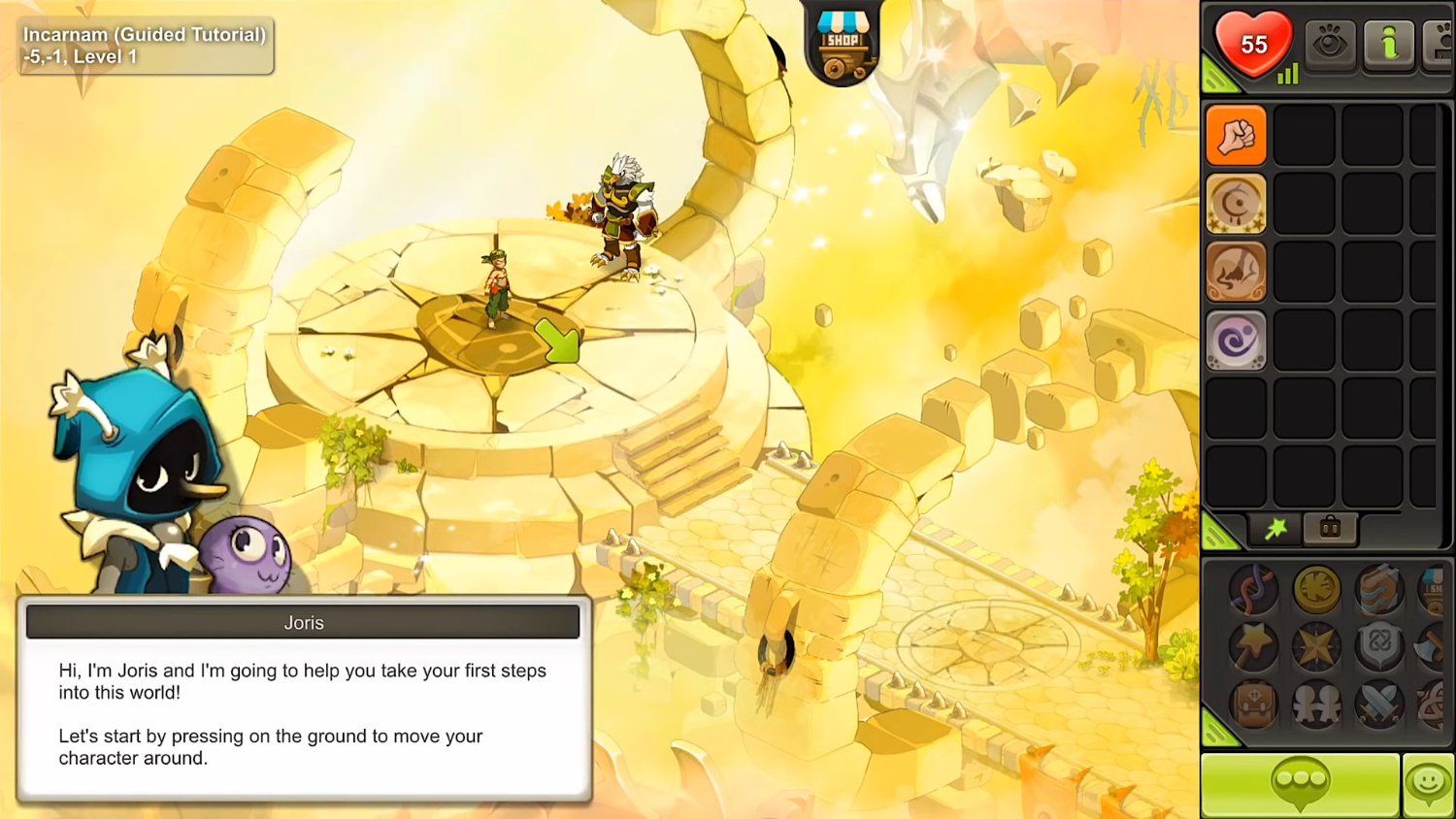Toggle the green info panel icon
Screen dimensions: 1456x819
[x=1389, y=44]
